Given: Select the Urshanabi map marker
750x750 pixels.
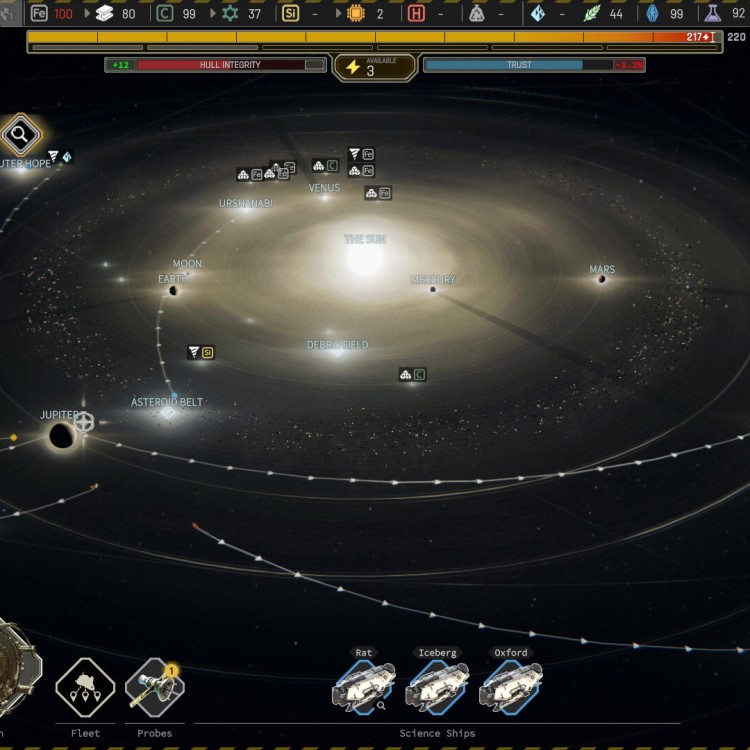Looking at the screenshot, I should pos(246,207).
